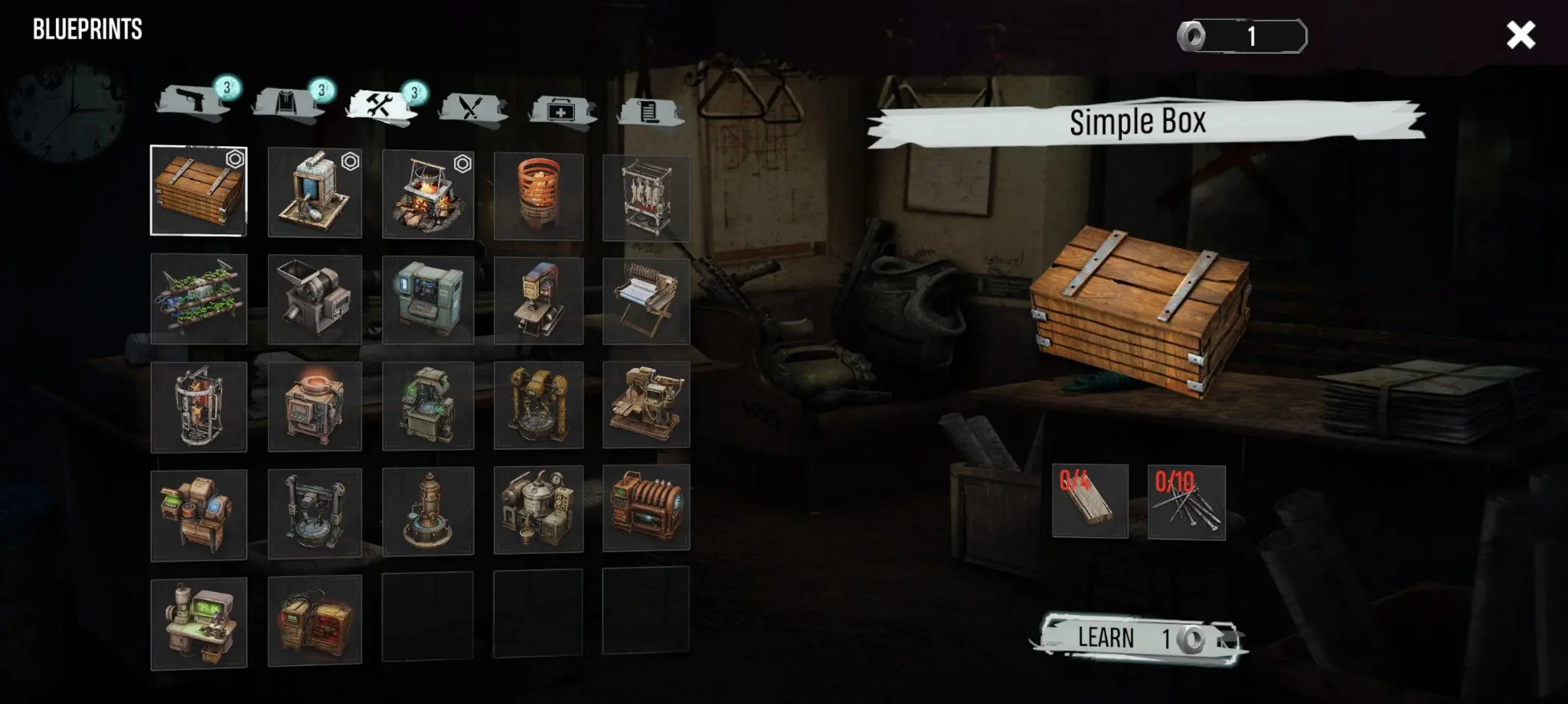Select the computer desk with green monitor blueprint

[x=198, y=624]
